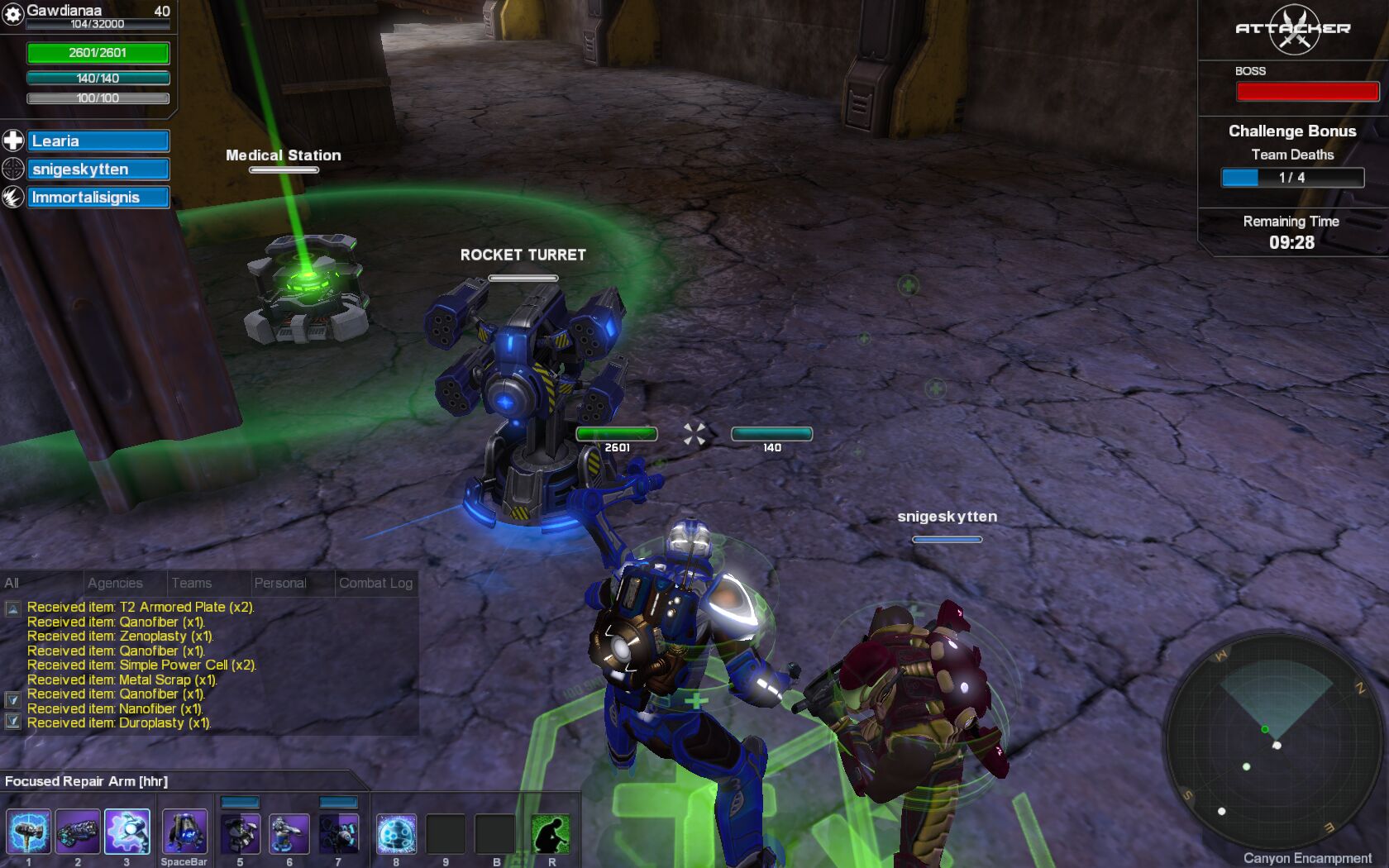Activate the rocket turret ability in slot 7
Screen dimensions: 1389x868
pos(338,833)
